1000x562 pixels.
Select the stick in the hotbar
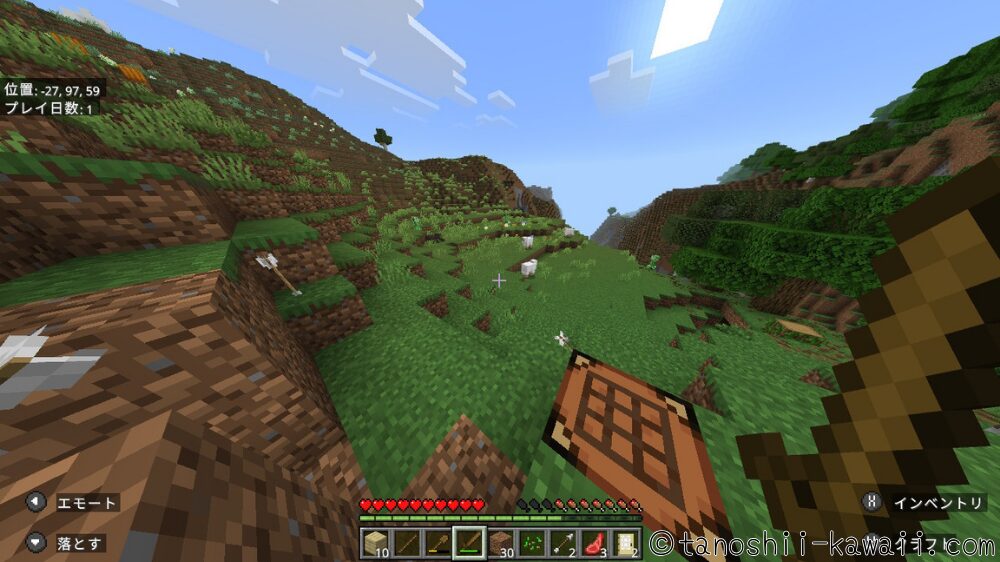coord(407,543)
